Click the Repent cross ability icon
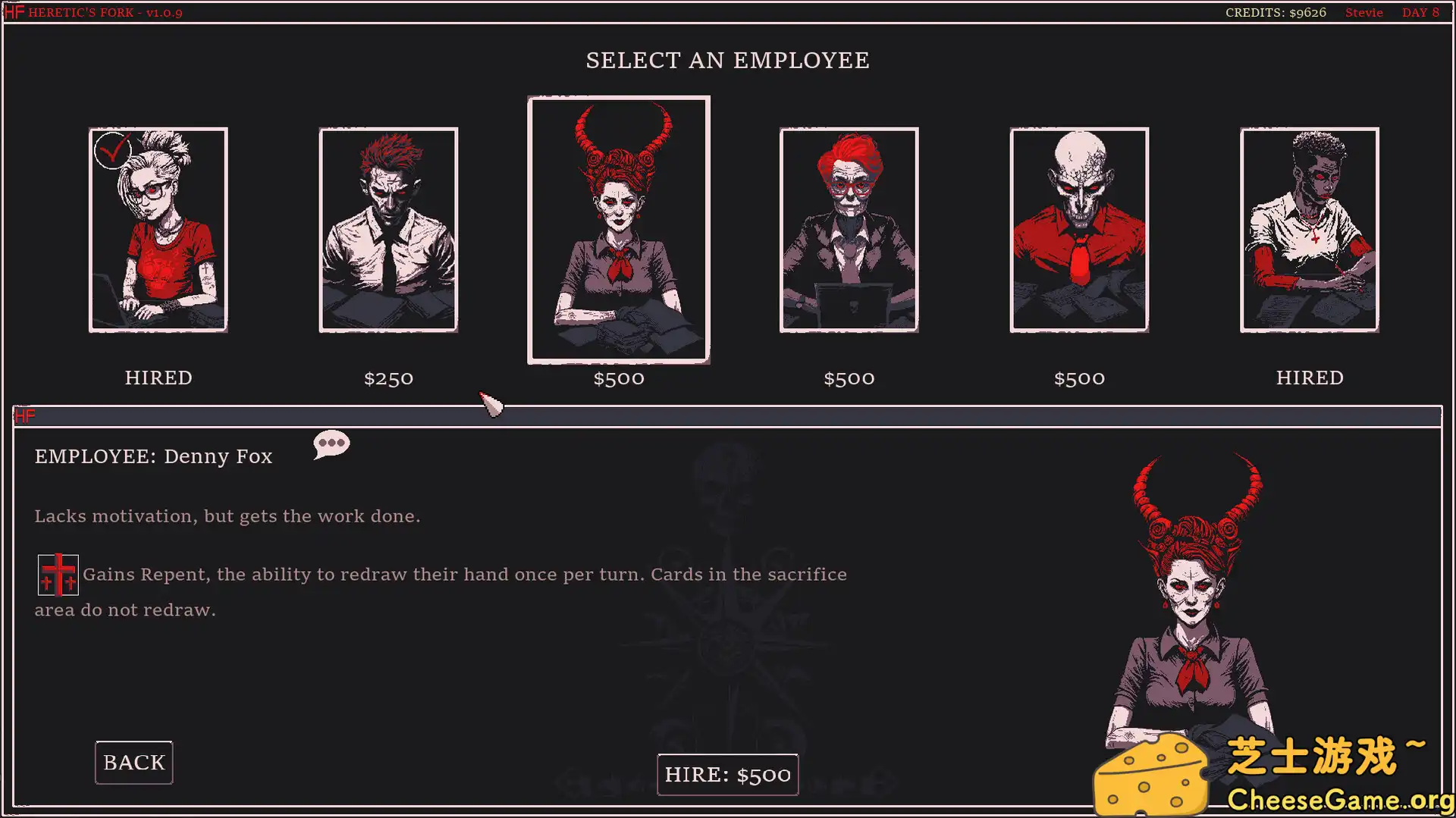 coord(58,575)
